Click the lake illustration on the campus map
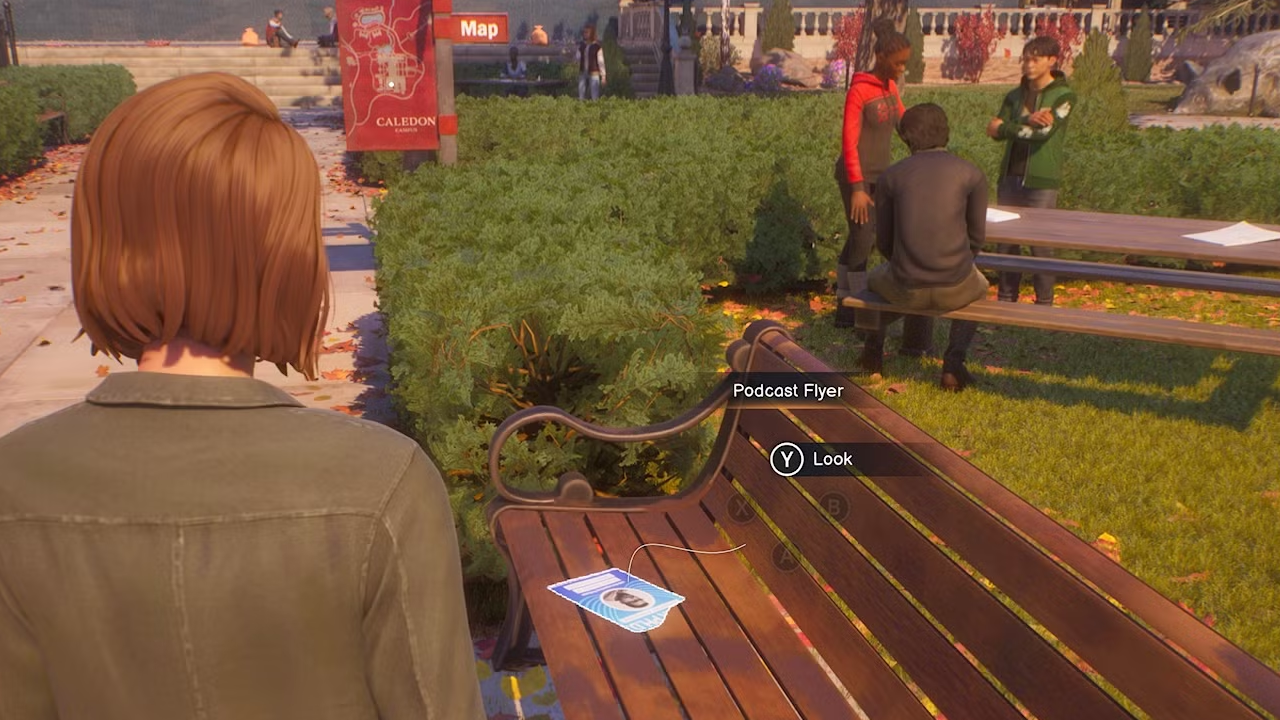 point(370,20)
